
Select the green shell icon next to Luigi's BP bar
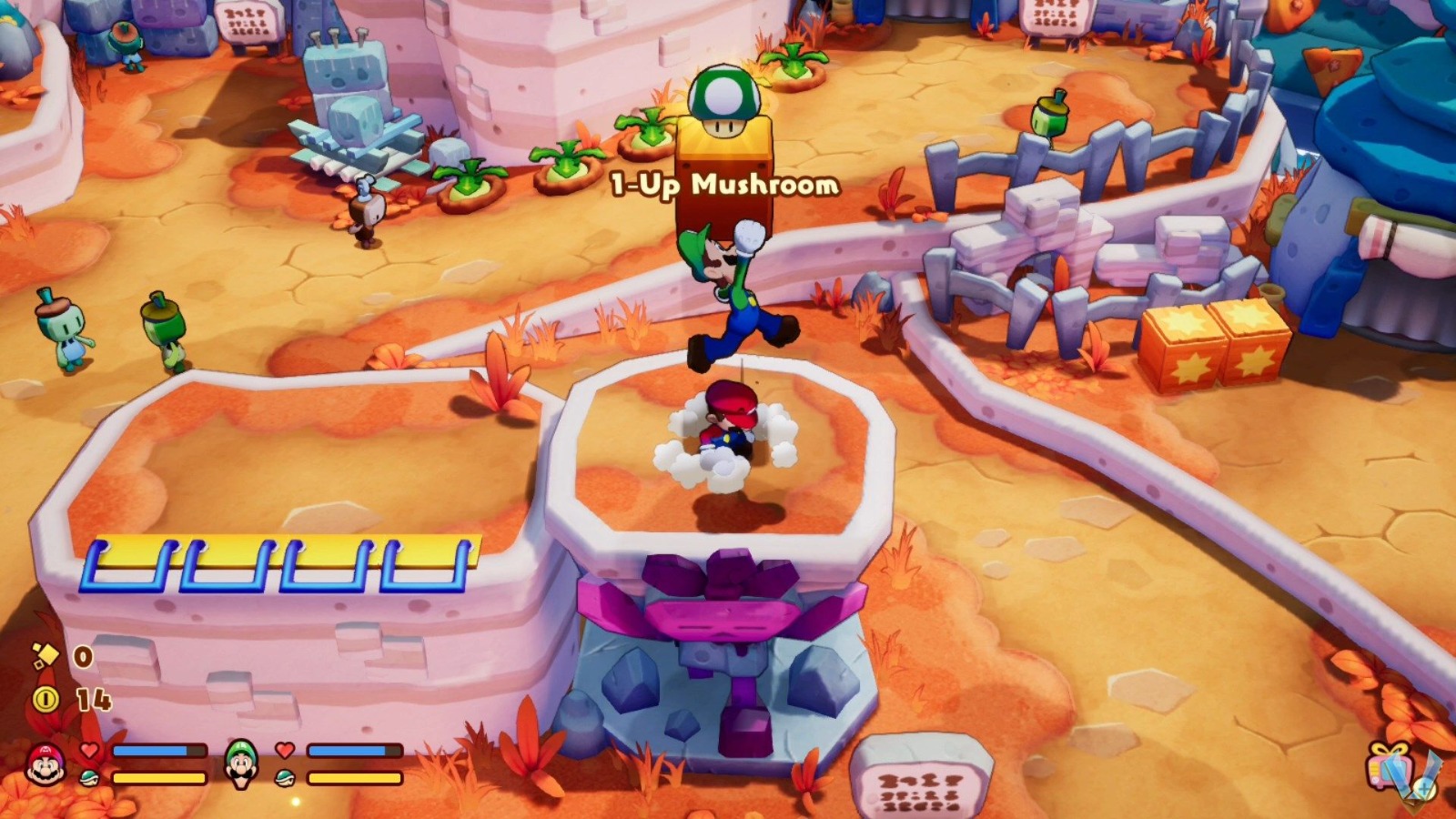(x=284, y=778)
